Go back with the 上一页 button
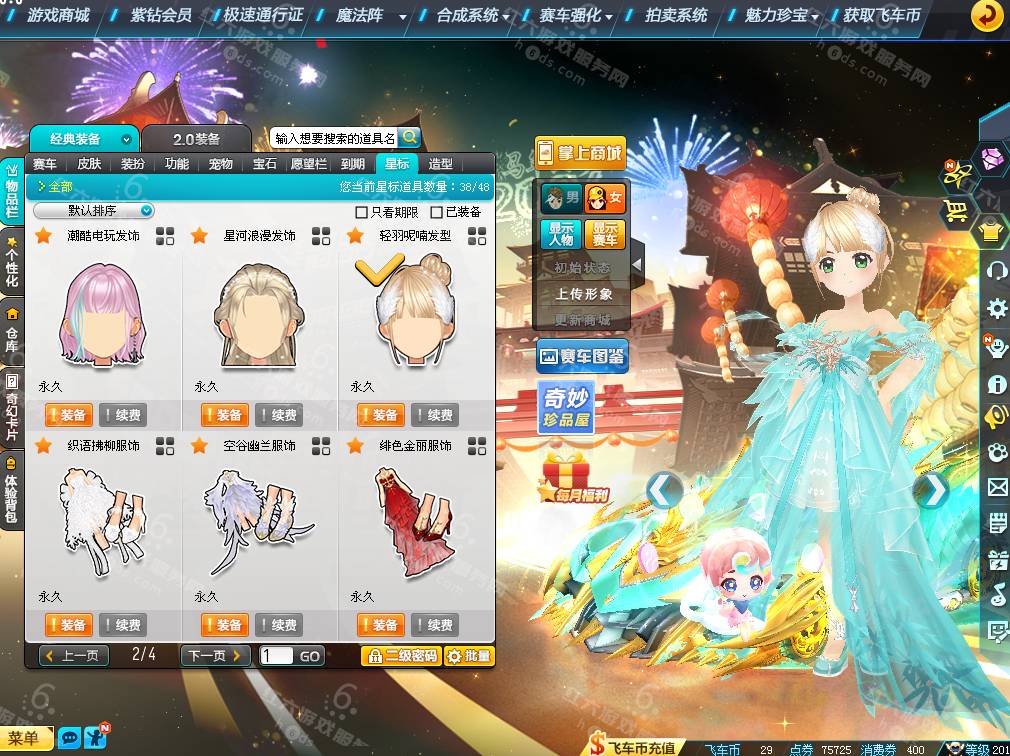This screenshot has width=1010, height=756. (73, 656)
